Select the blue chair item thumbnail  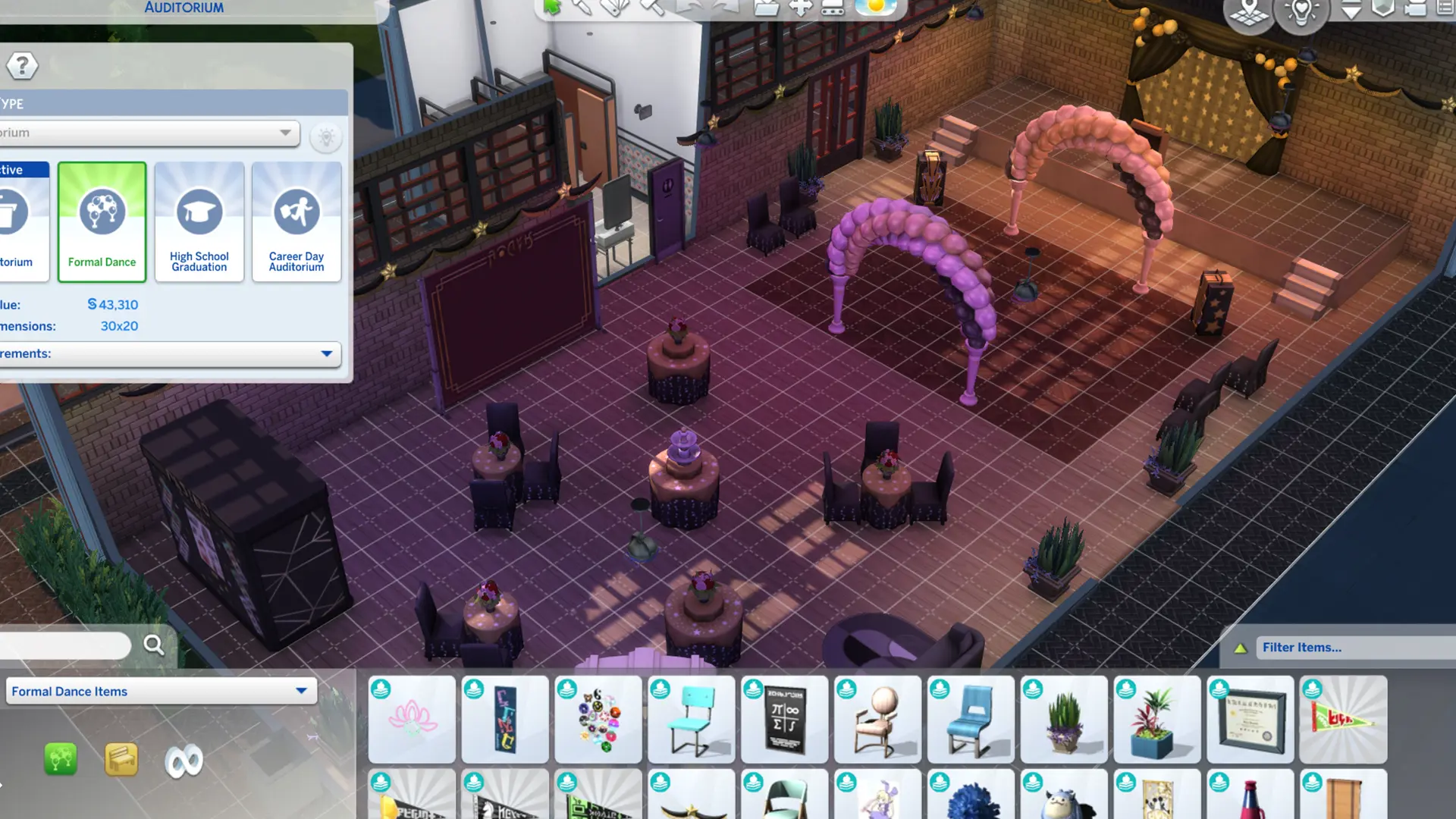(971, 718)
